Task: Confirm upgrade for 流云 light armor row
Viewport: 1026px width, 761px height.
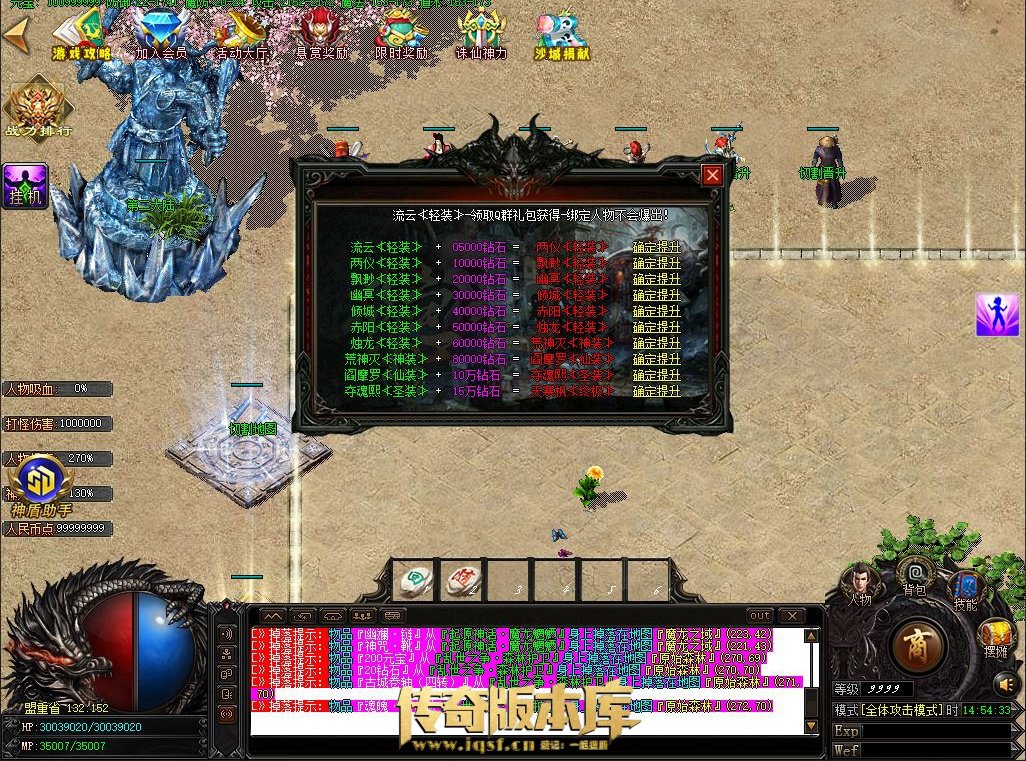Action: point(656,247)
